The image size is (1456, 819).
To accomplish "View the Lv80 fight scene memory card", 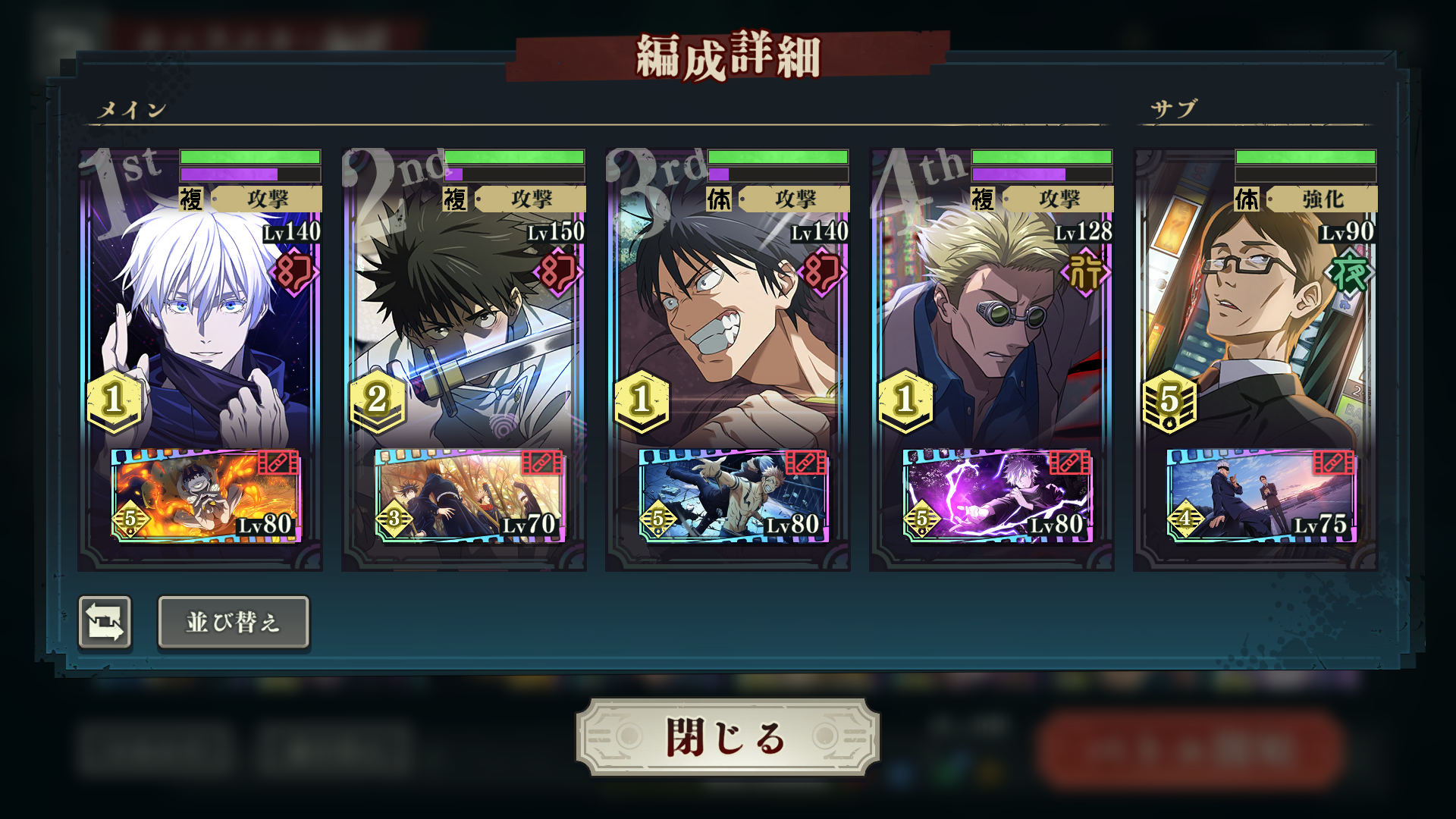I will click(x=733, y=495).
